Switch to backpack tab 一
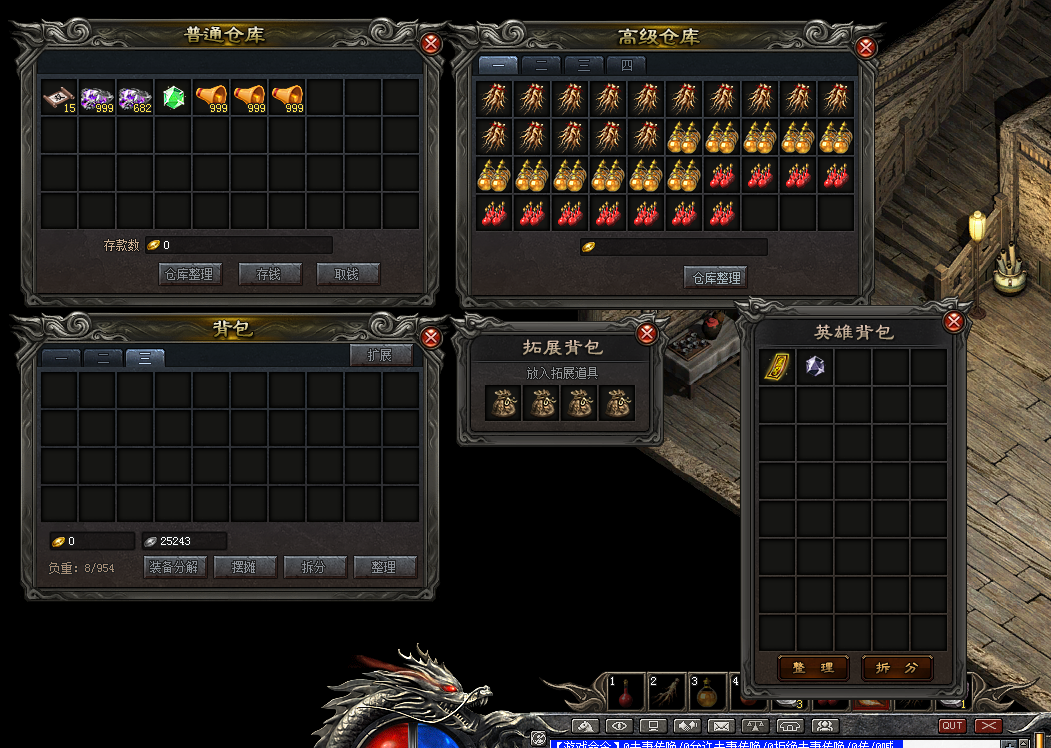 click(x=61, y=358)
